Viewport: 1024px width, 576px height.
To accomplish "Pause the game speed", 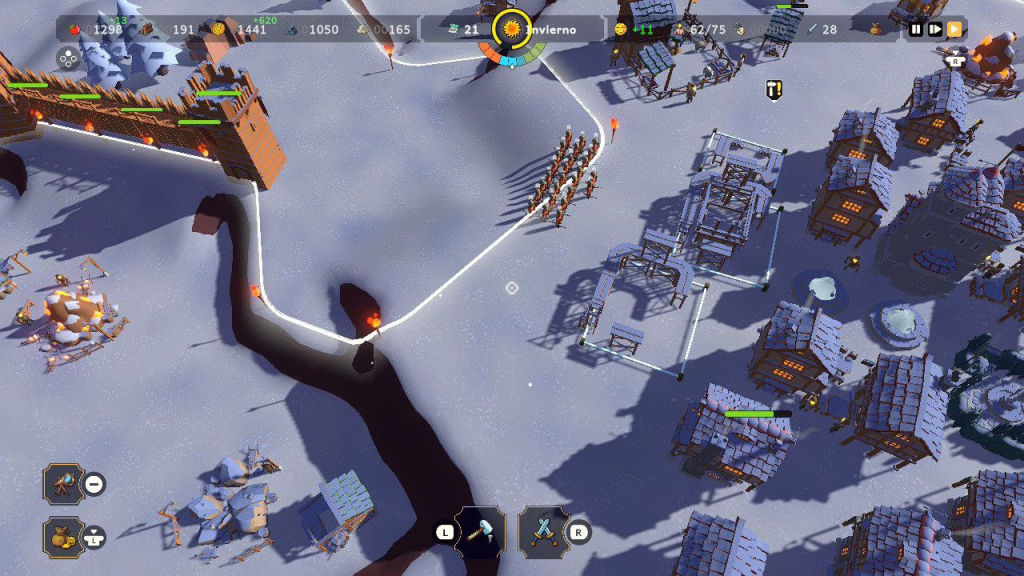I will (x=916, y=29).
